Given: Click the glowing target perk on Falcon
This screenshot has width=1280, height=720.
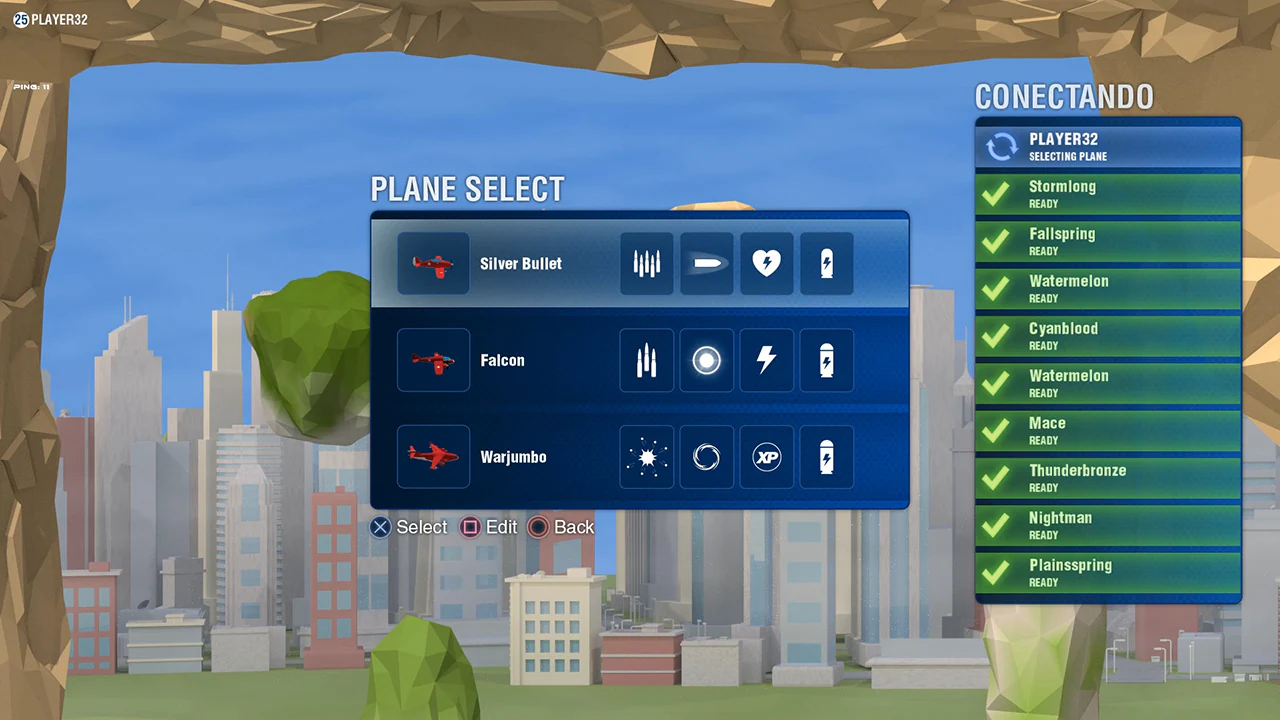Looking at the screenshot, I should click(x=706, y=360).
